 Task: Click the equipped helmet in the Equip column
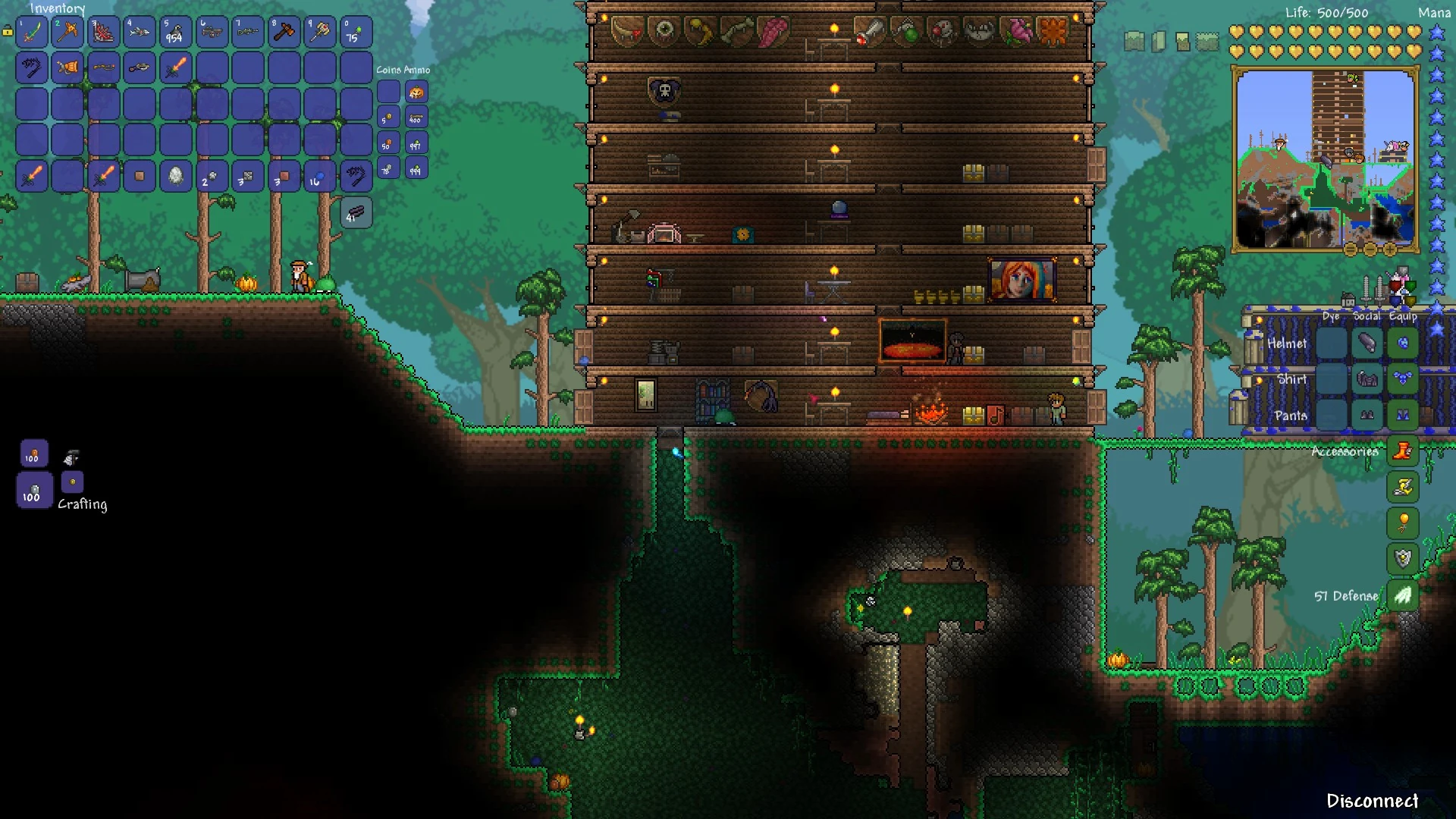click(x=1404, y=343)
